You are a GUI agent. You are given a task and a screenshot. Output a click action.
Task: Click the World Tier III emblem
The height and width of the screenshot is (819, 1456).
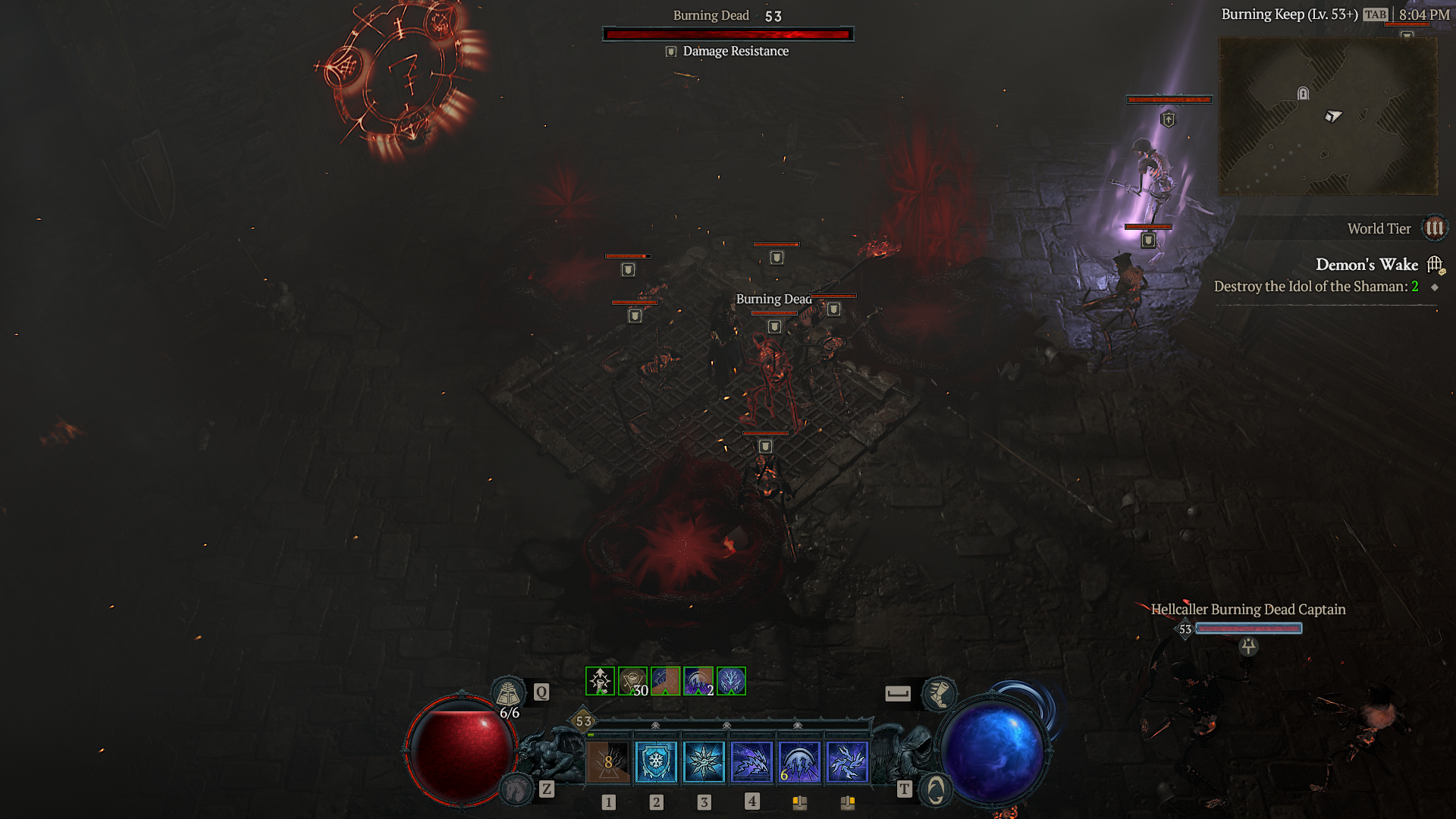[x=1435, y=228]
